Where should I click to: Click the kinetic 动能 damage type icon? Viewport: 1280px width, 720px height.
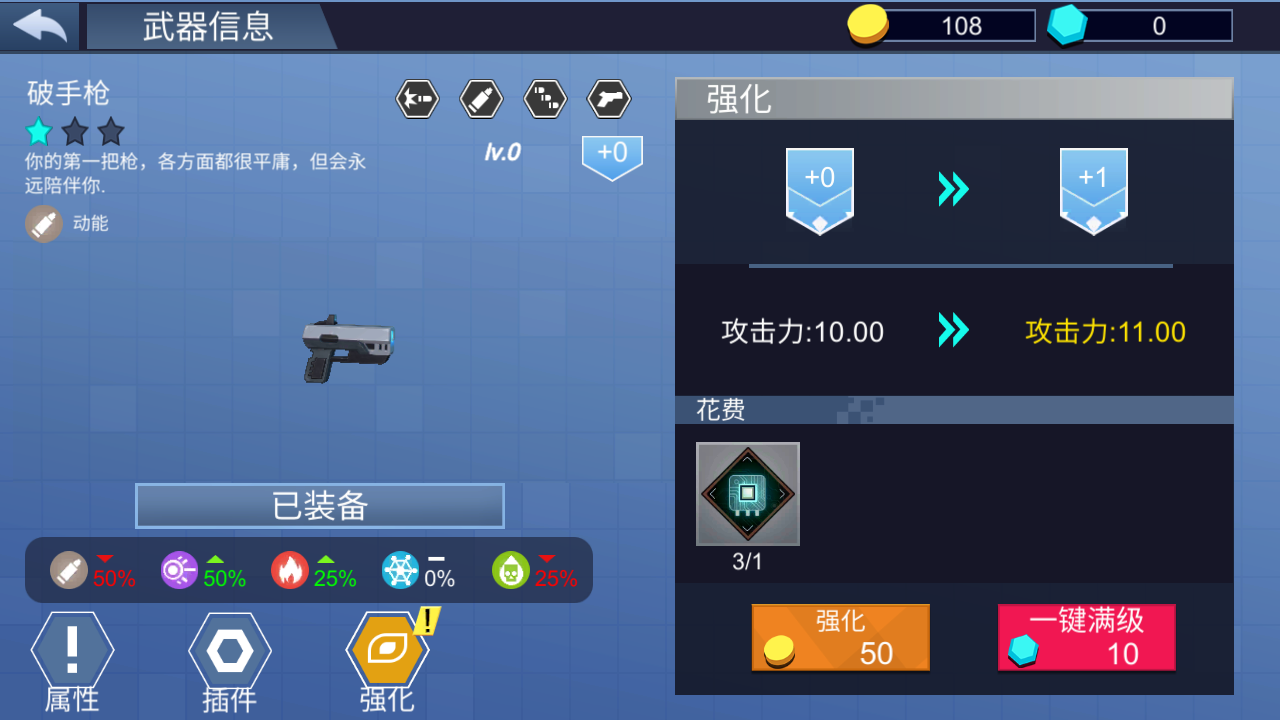click(44, 223)
